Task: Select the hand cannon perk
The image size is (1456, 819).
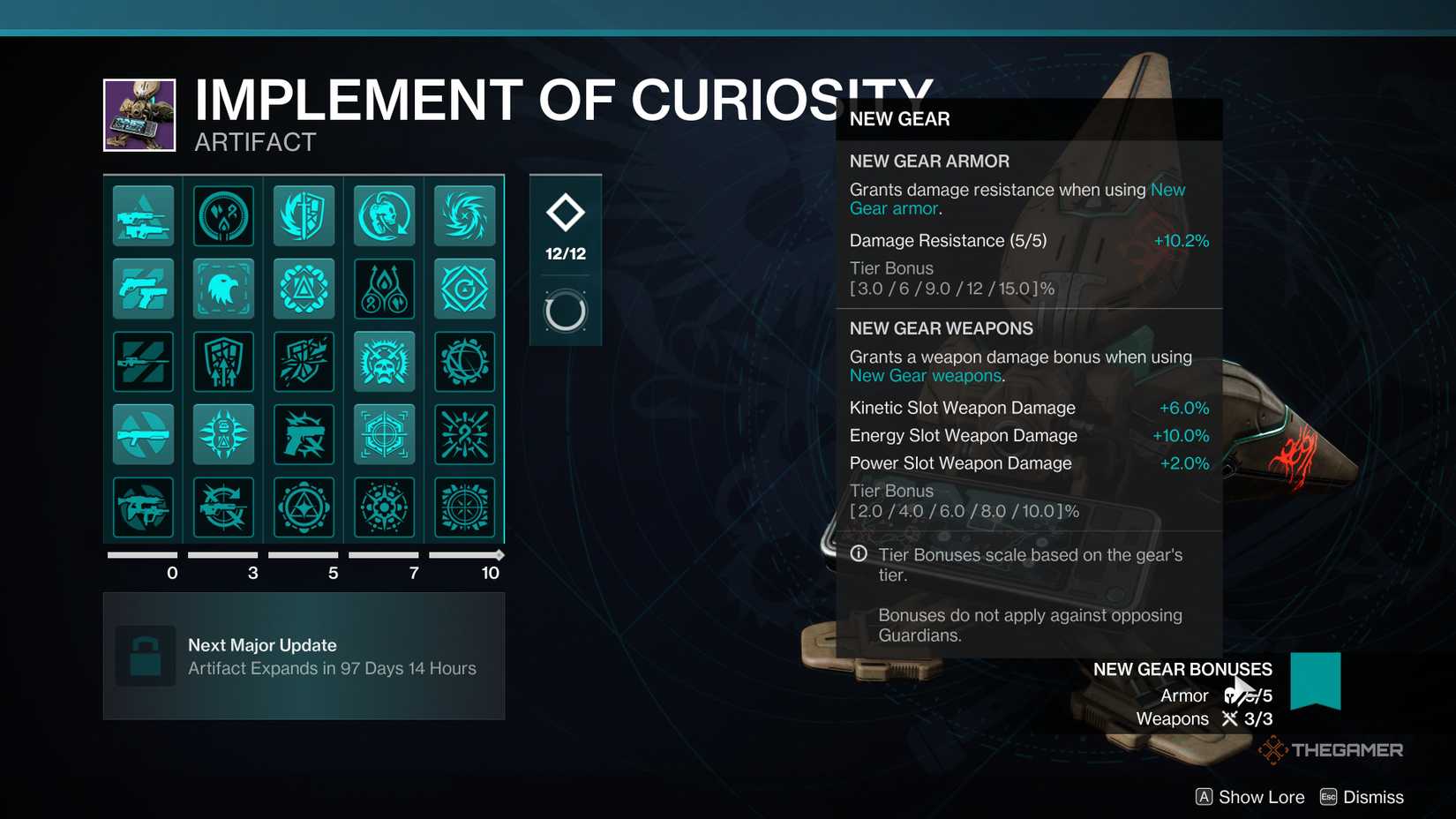Action: coord(304,433)
